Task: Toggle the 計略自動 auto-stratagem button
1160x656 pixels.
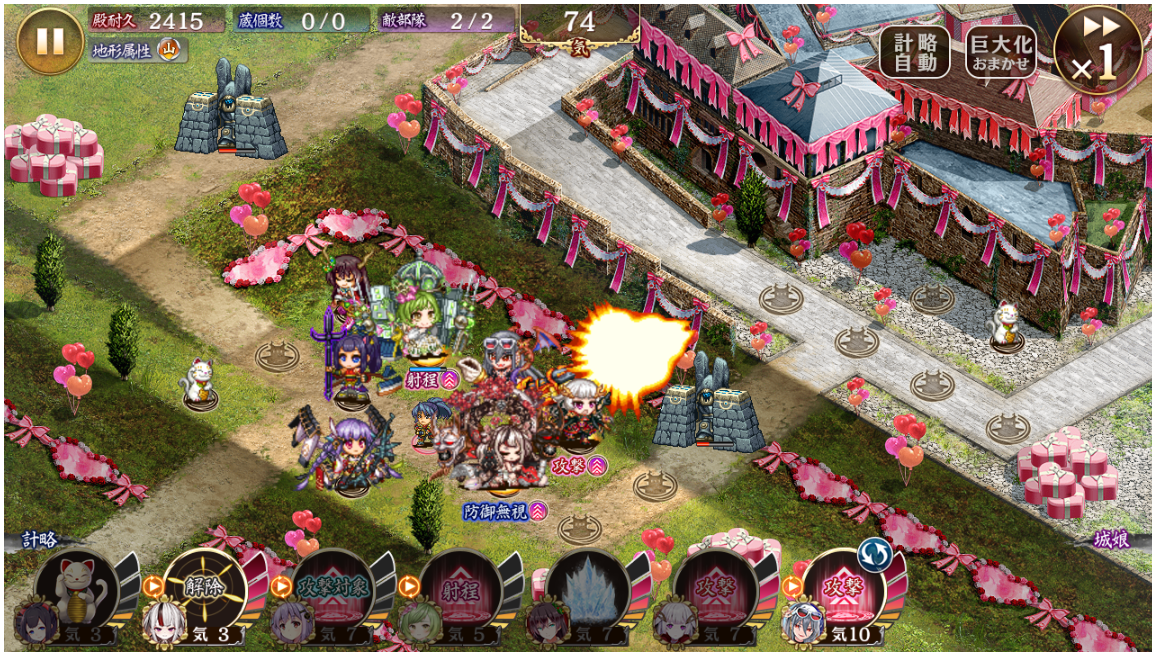Action: point(914,51)
